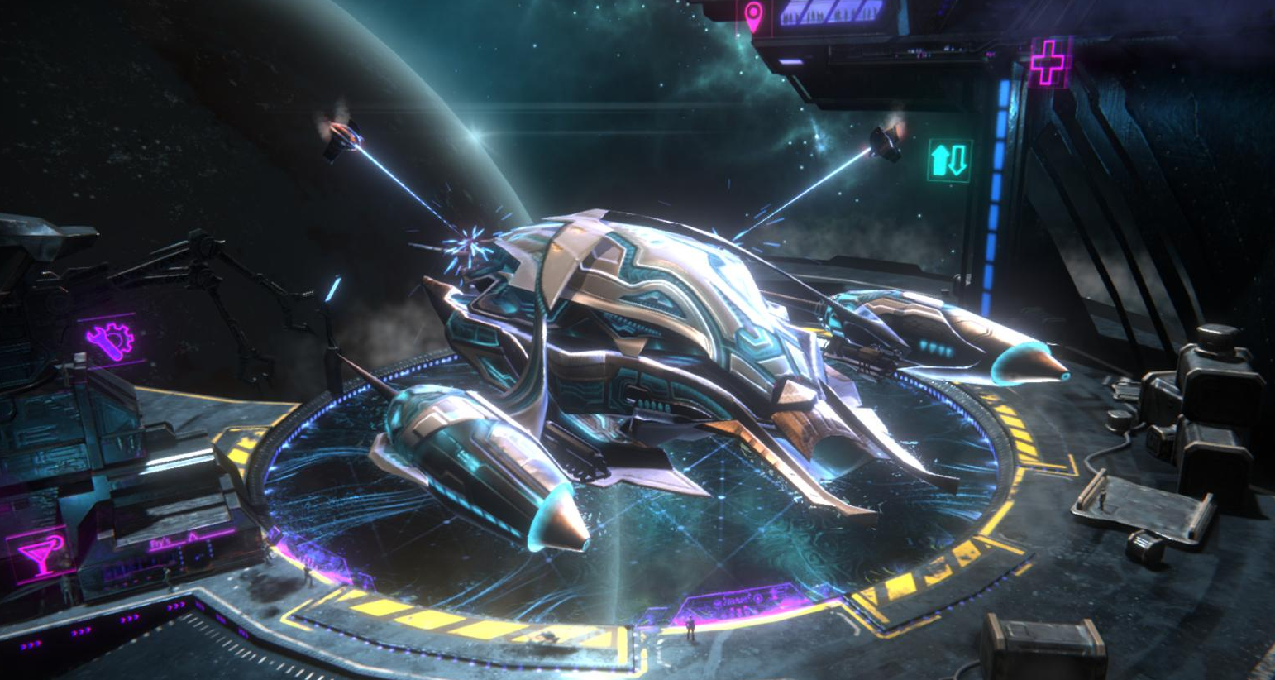The width and height of the screenshot is (1275, 680).
Task: Open the gear and wrench workshop icon
Action: [x=110, y=341]
